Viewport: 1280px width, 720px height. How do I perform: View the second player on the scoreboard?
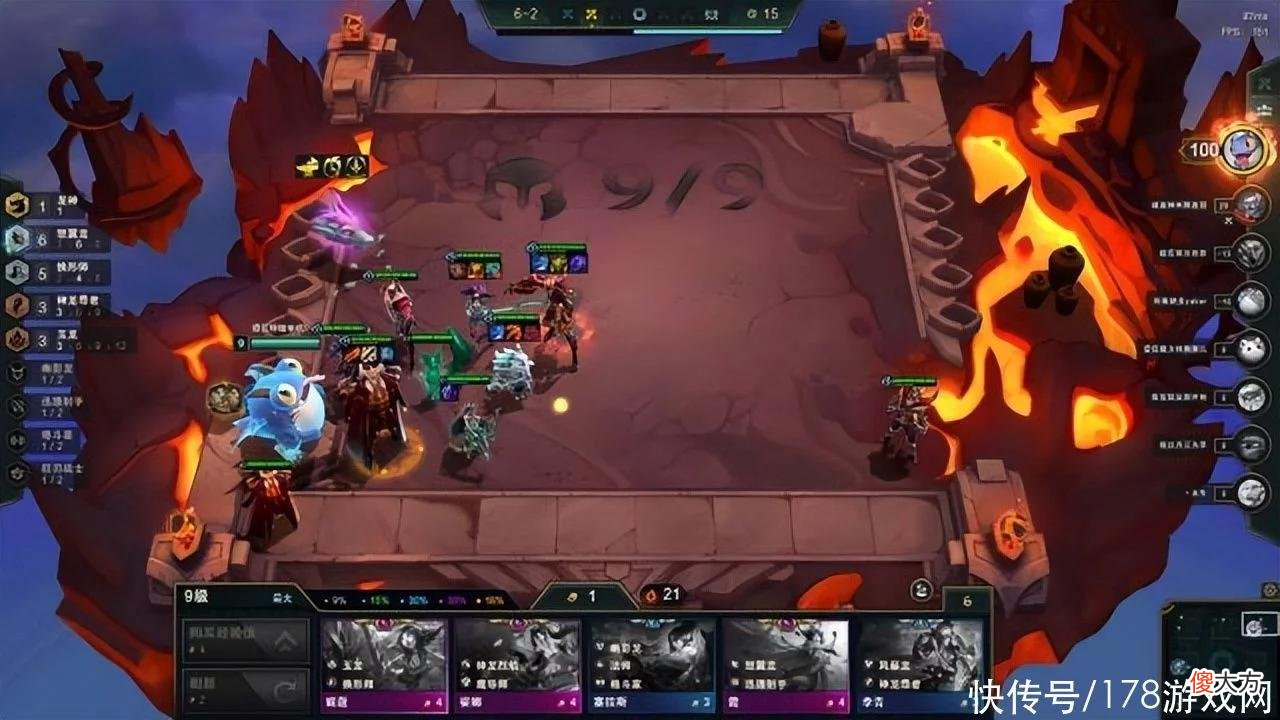pyautogui.click(x=1251, y=204)
